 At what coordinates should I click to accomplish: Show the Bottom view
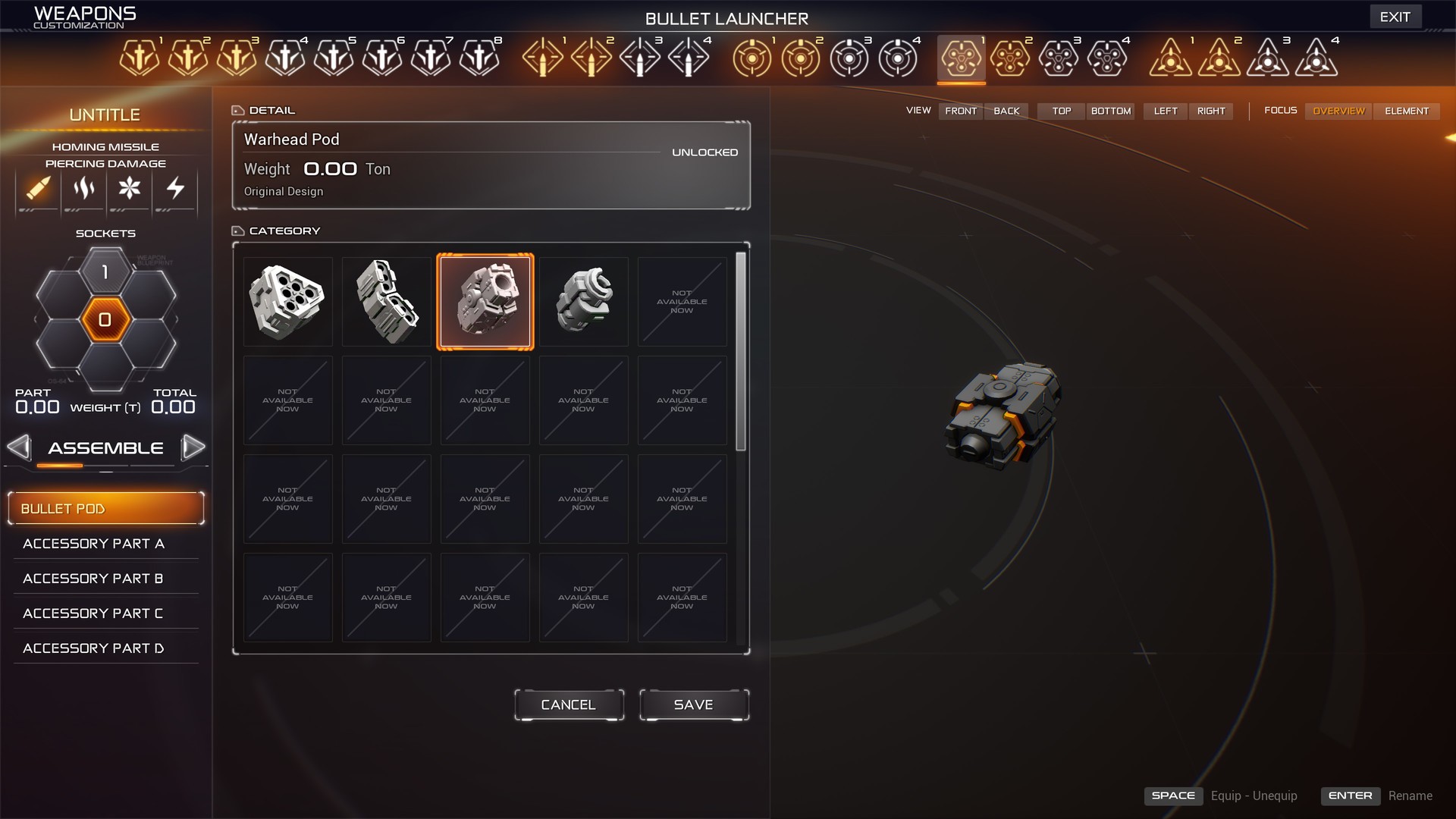coord(1111,111)
